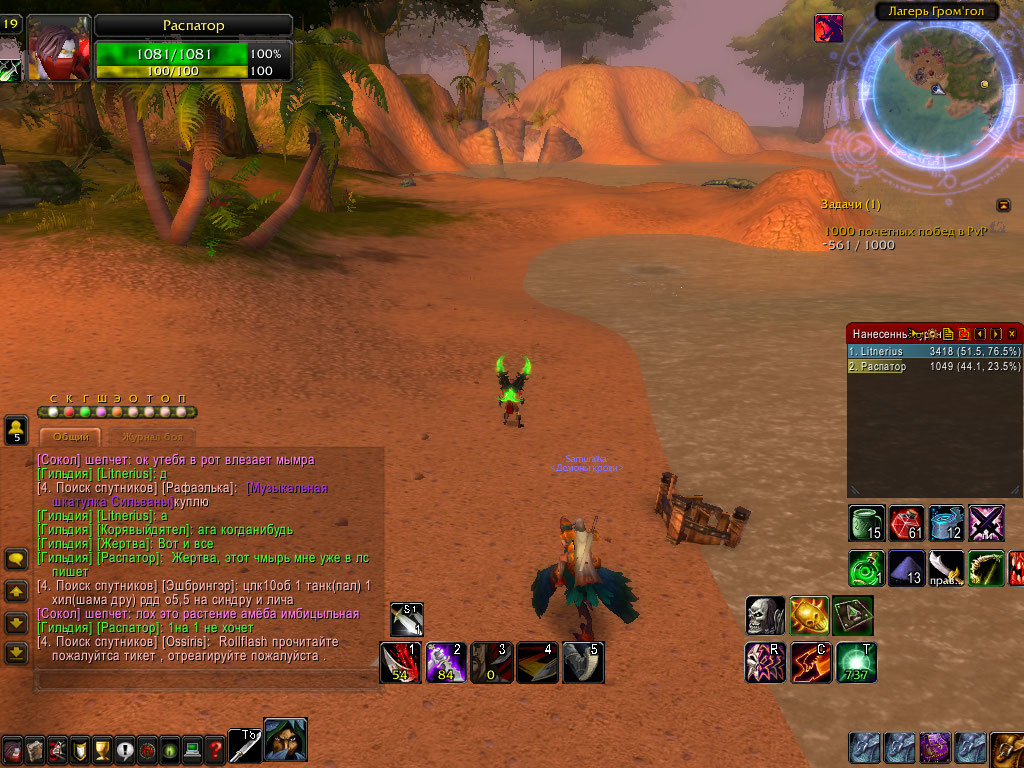The height and width of the screenshot is (768, 1024).
Task: Click the chat input field
Action: pyautogui.click(x=205, y=679)
